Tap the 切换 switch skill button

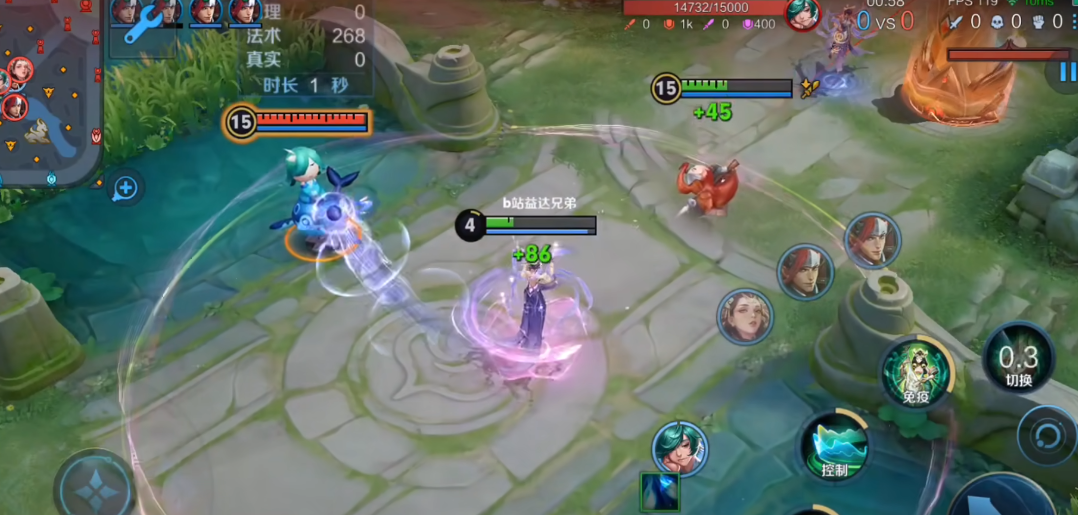tap(1018, 361)
